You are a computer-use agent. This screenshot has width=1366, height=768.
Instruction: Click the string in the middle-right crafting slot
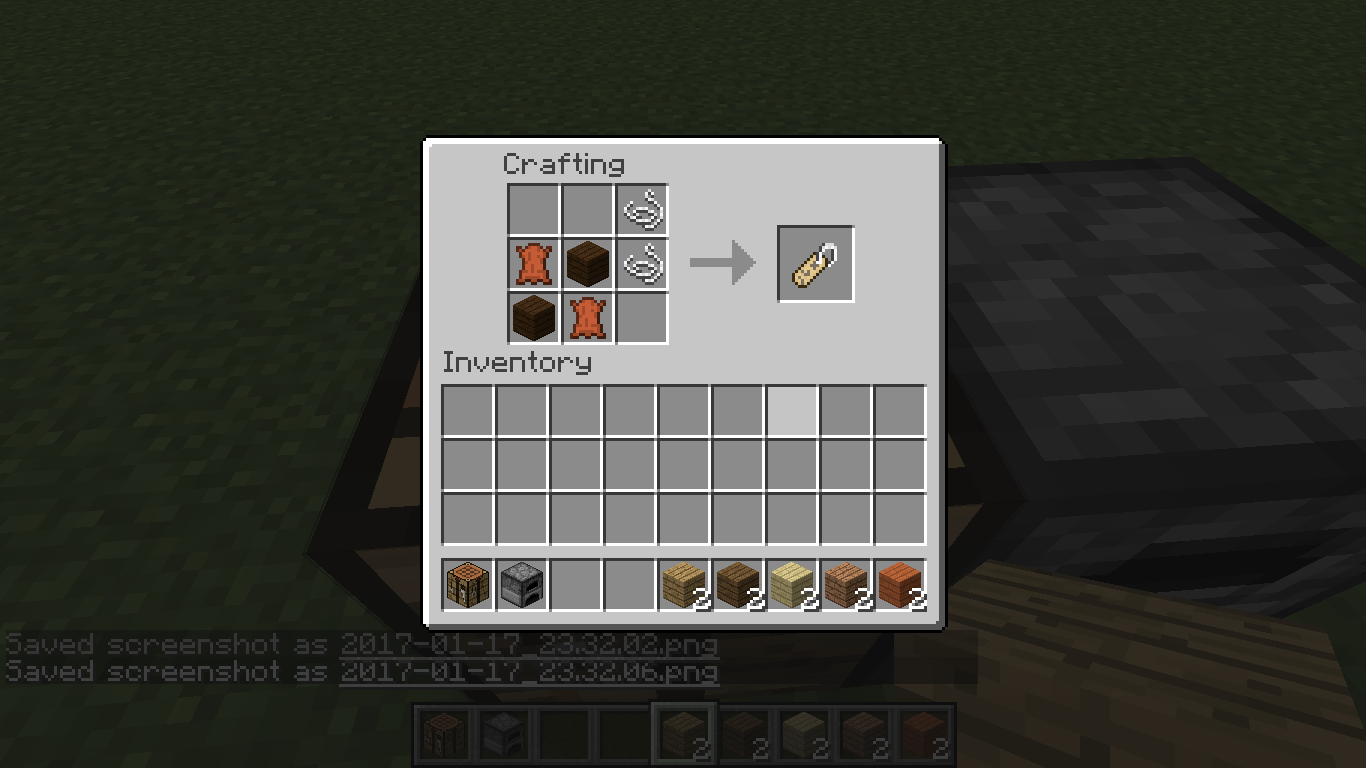(641, 264)
